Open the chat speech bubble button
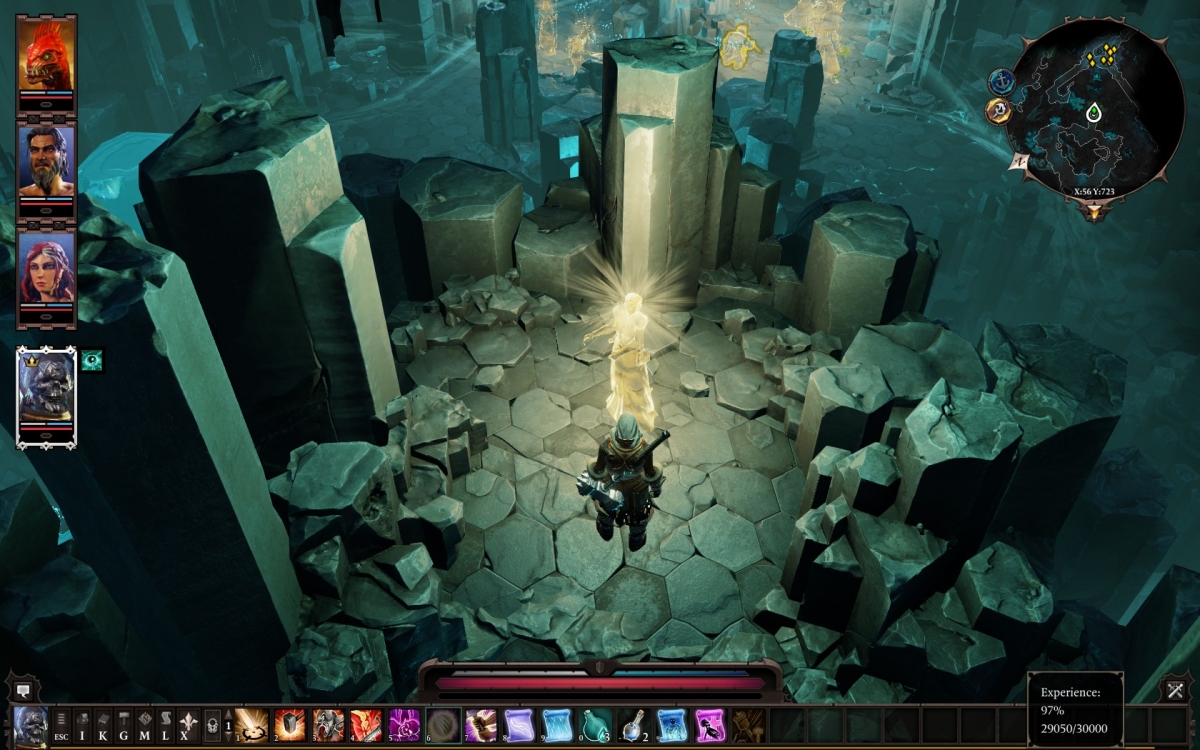Viewport: 1200px width, 750px height. click(22, 689)
